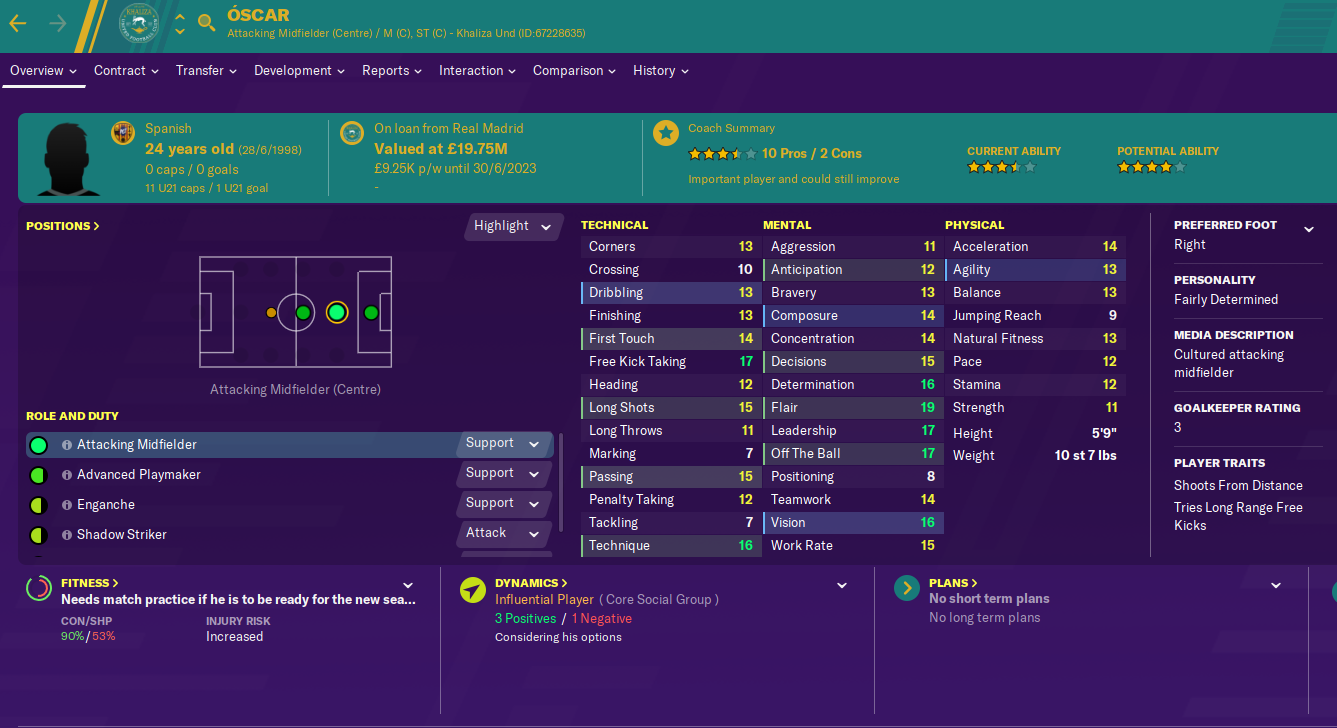Show the Reports menu
Viewport: 1337px width, 728px height.
point(392,71)
